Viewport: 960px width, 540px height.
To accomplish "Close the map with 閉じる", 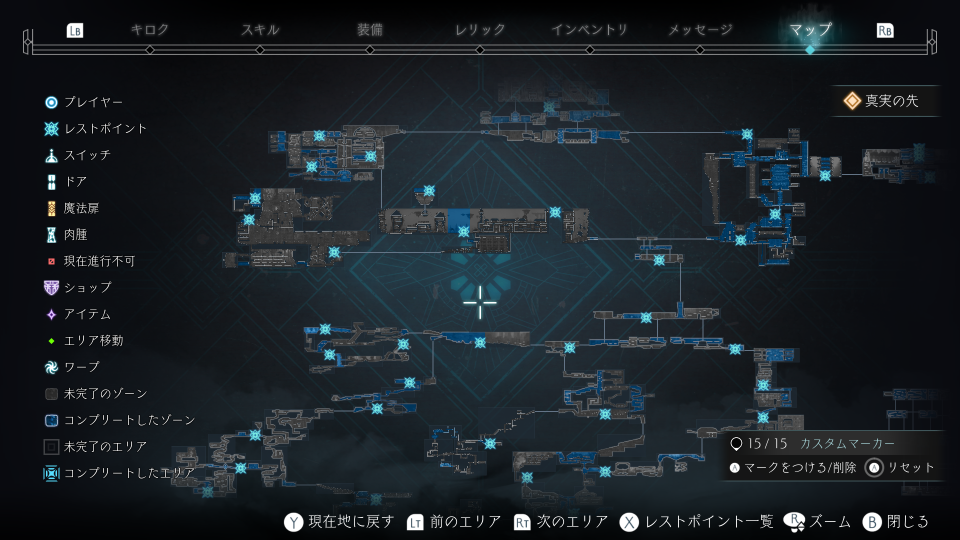I will (x=896, y=522).
